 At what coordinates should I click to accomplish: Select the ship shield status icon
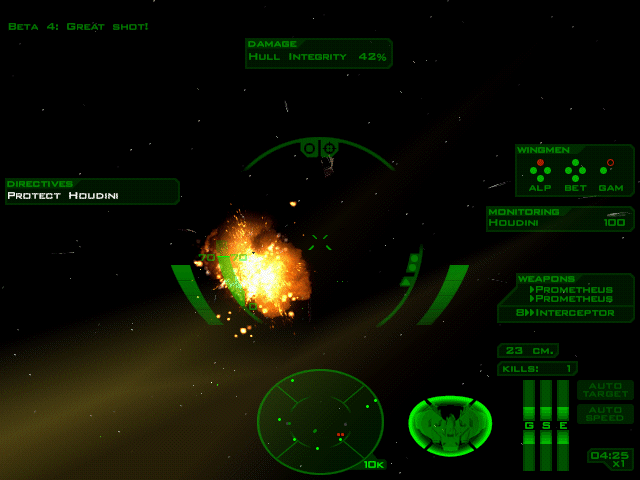[x=450, y=425]
